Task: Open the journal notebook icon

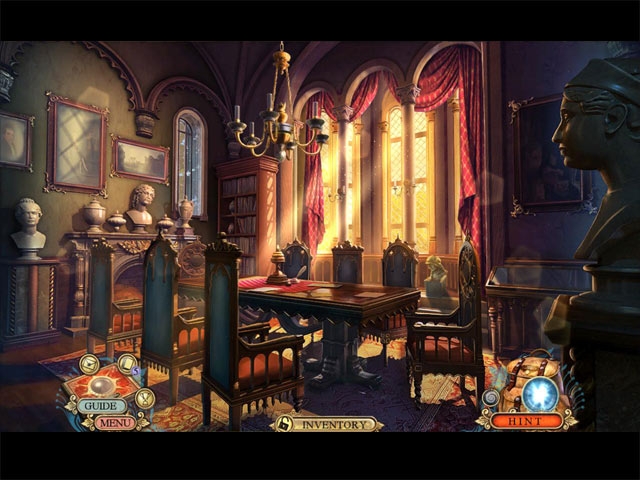Action: click(127, 364)
